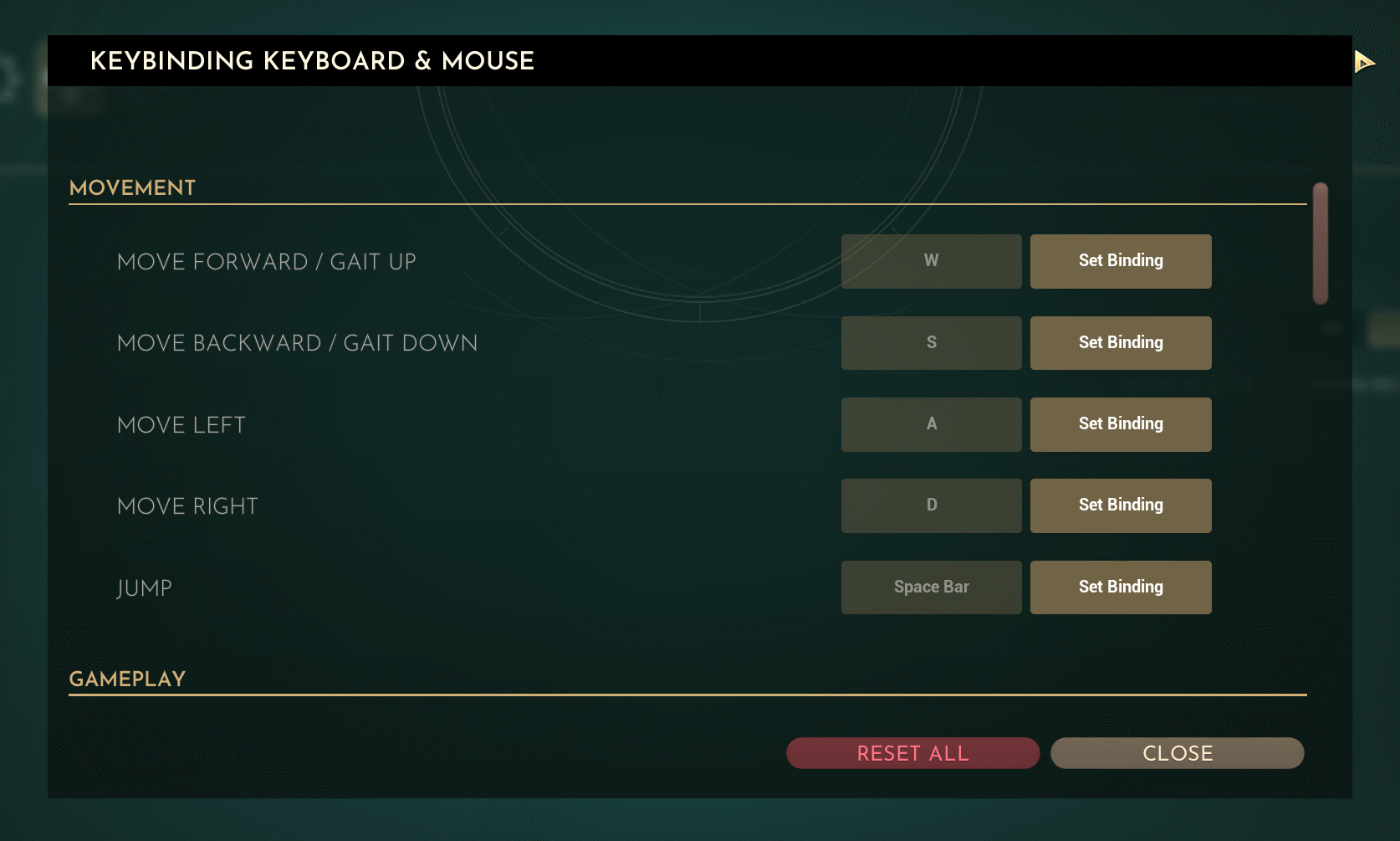Click the keybinding list scrollbar
1400x841 pixels.
pyautogui.click(x=1321, y=244)
